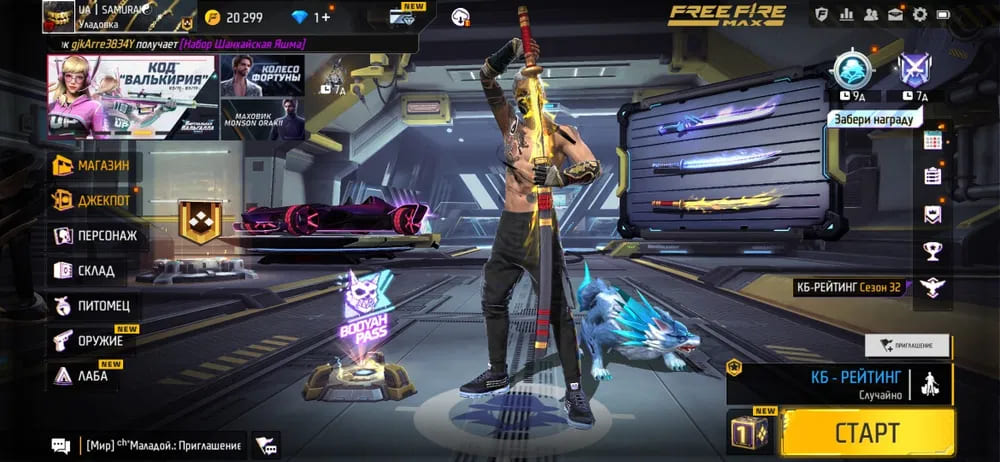Open the Код Валькирия event banner
This screenshot has height=462, width=1000.
[x=131, y=97]
